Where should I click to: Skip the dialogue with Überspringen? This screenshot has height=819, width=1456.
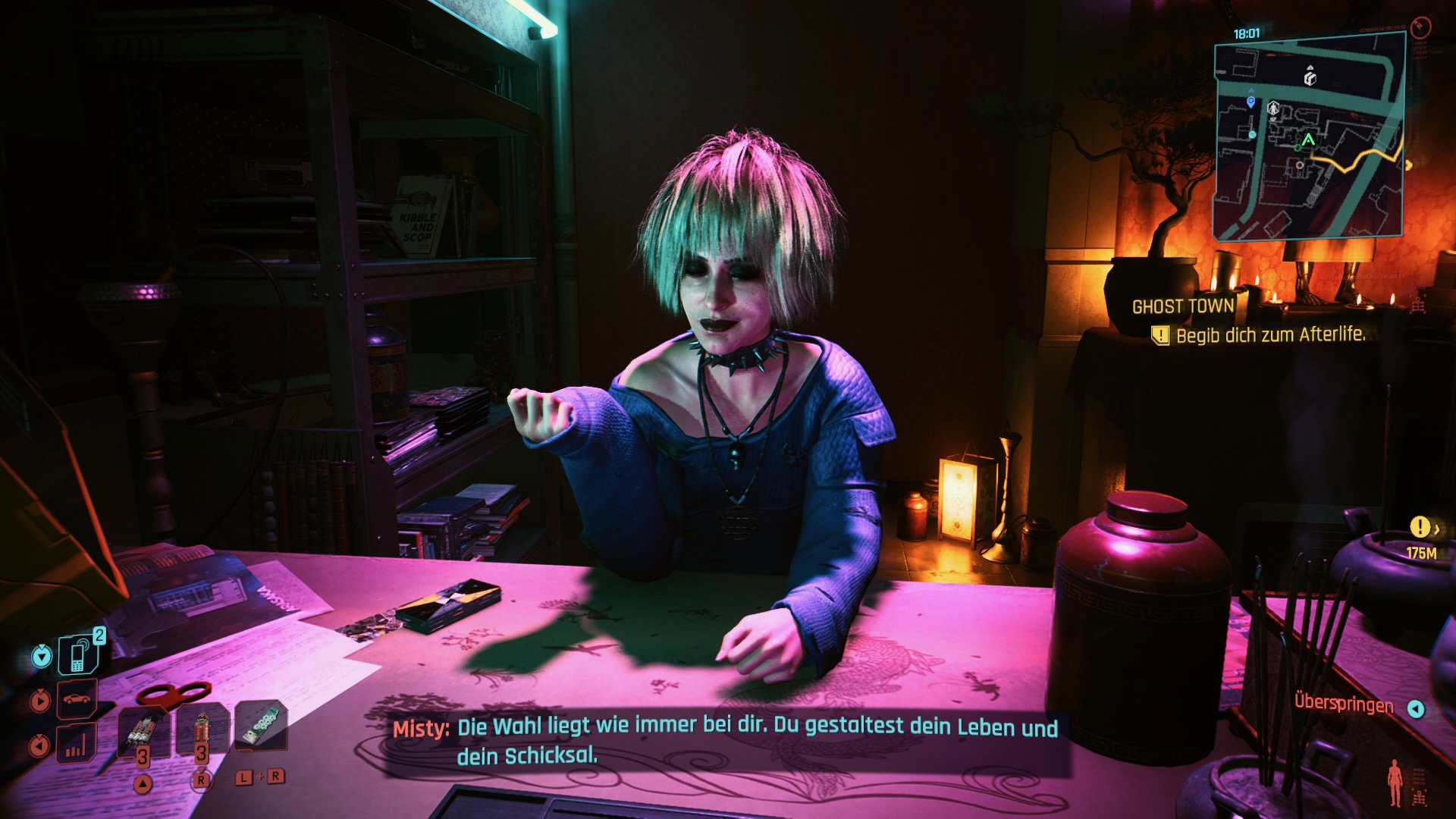(1344, 704)
